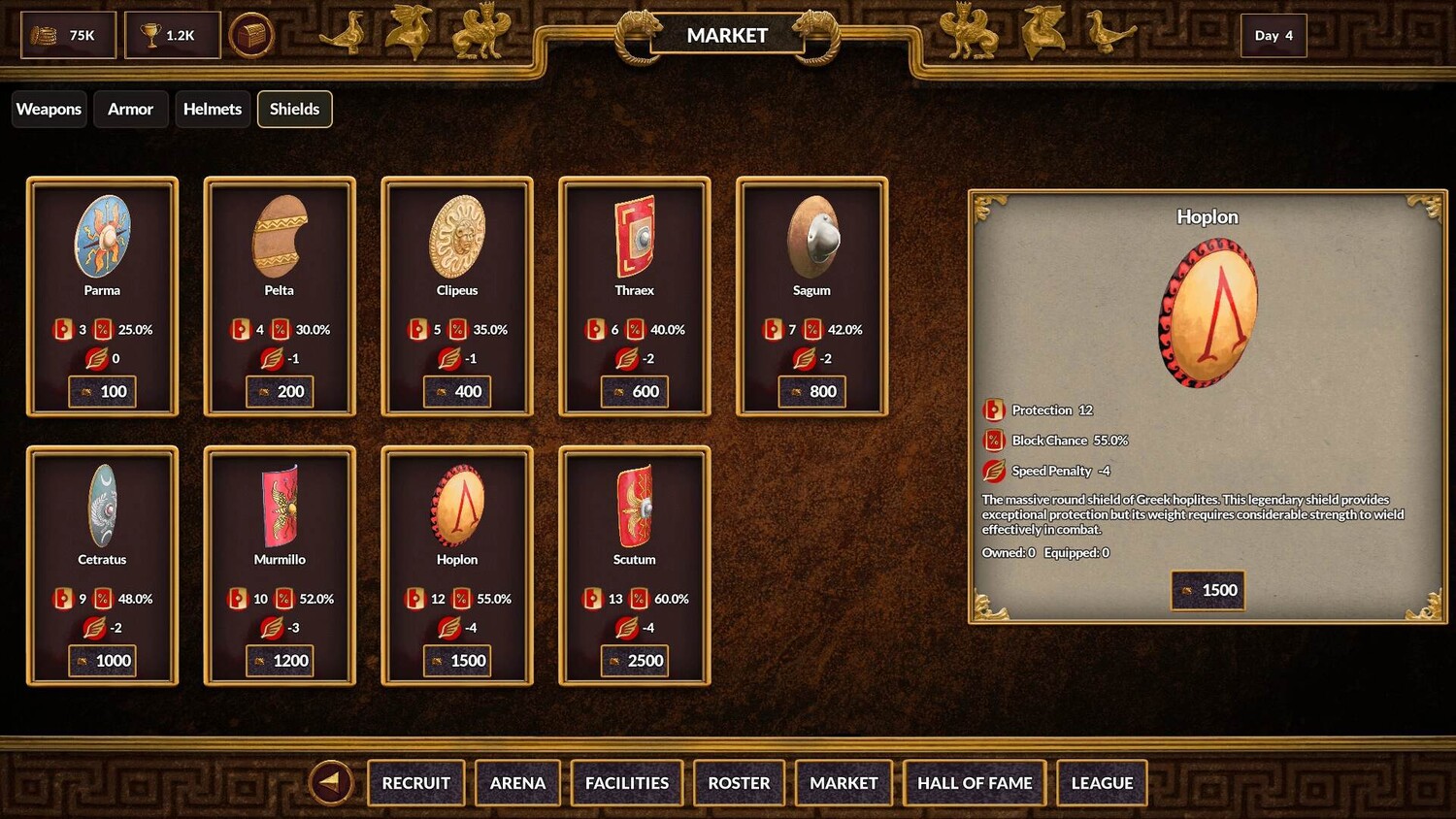Buy the Hoplon for 1500 in detail panel

(x=1207, y=590)
